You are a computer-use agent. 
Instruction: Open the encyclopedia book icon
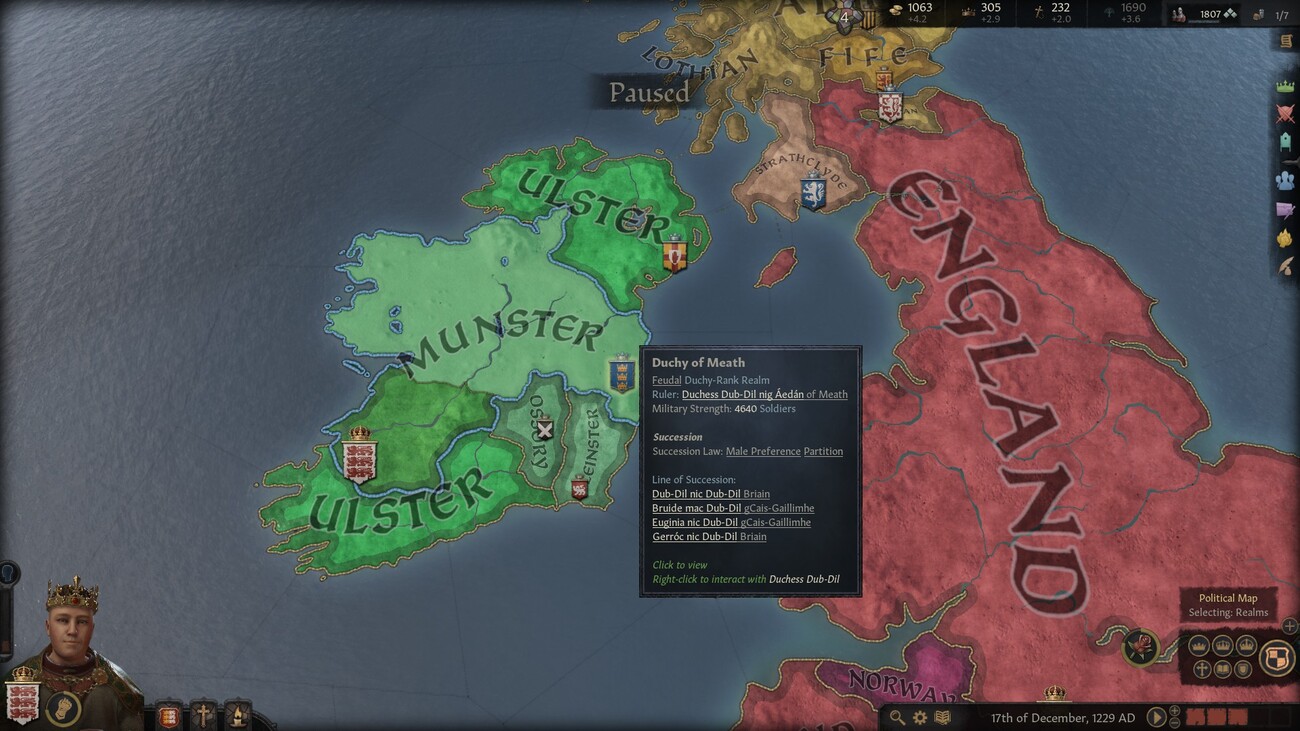click(941, 717)
